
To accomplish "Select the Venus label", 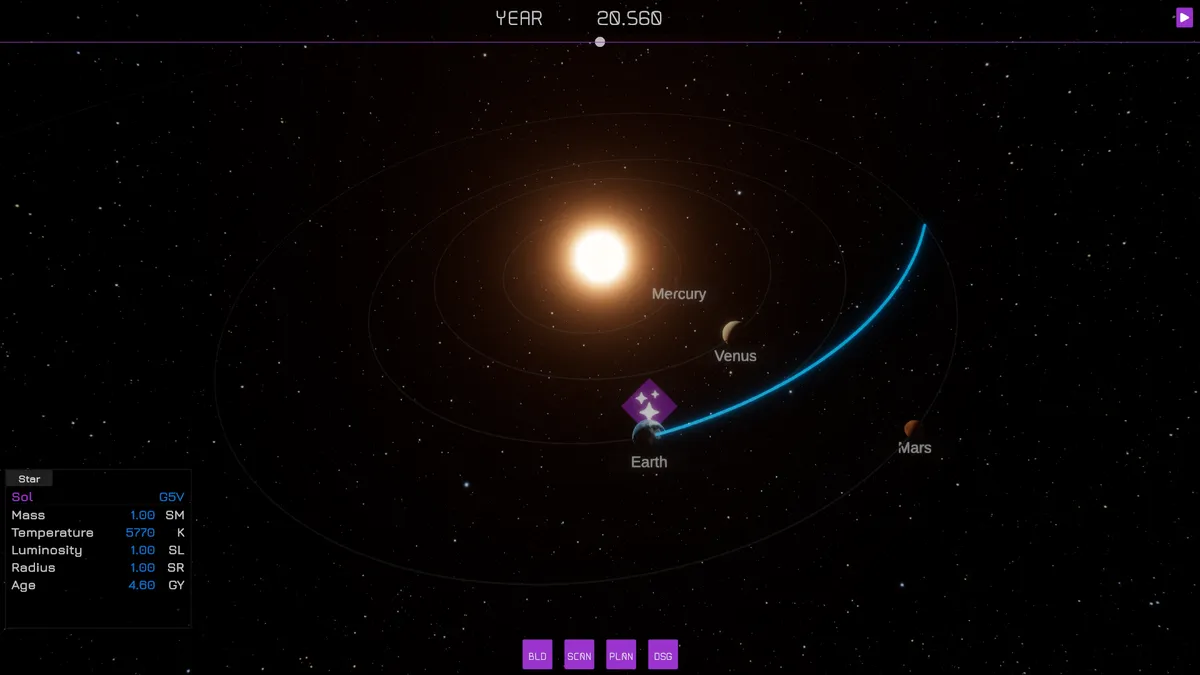I will (x=735, y=356).
